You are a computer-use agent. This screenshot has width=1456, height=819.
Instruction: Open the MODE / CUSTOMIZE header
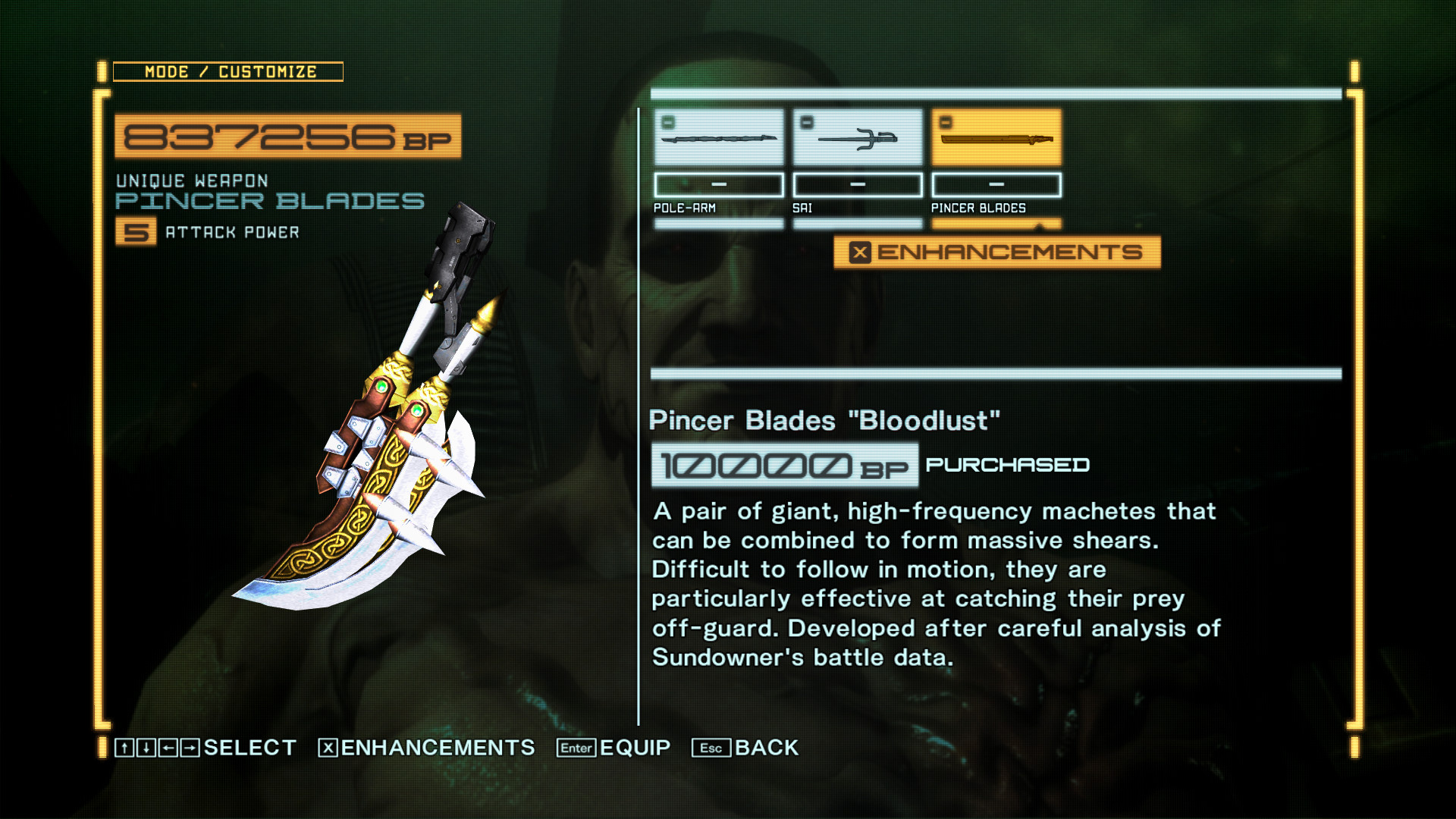pos(229,72)
